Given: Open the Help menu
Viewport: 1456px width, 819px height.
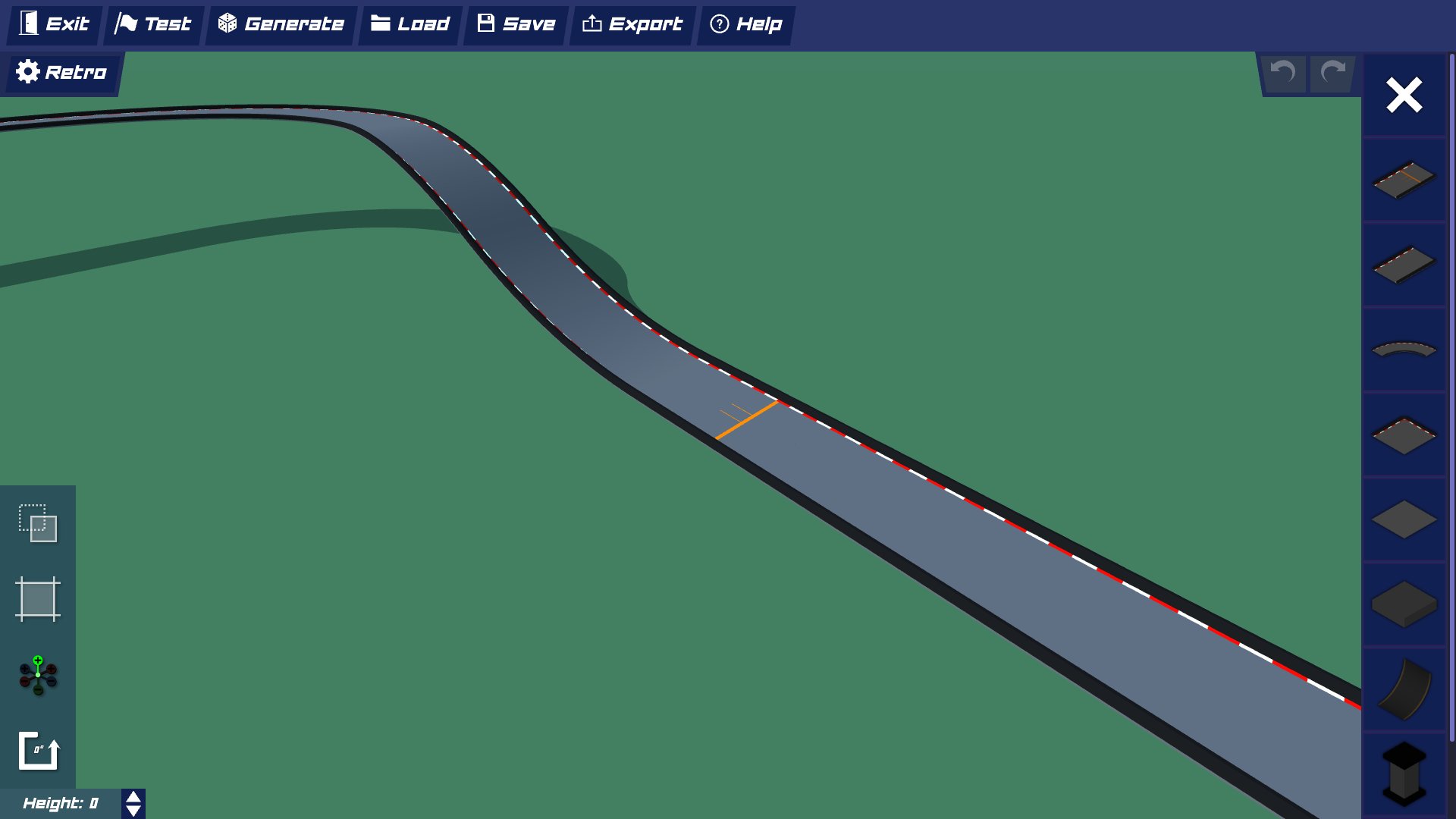Looking at the screenshot, I should (x=746, y=24).
